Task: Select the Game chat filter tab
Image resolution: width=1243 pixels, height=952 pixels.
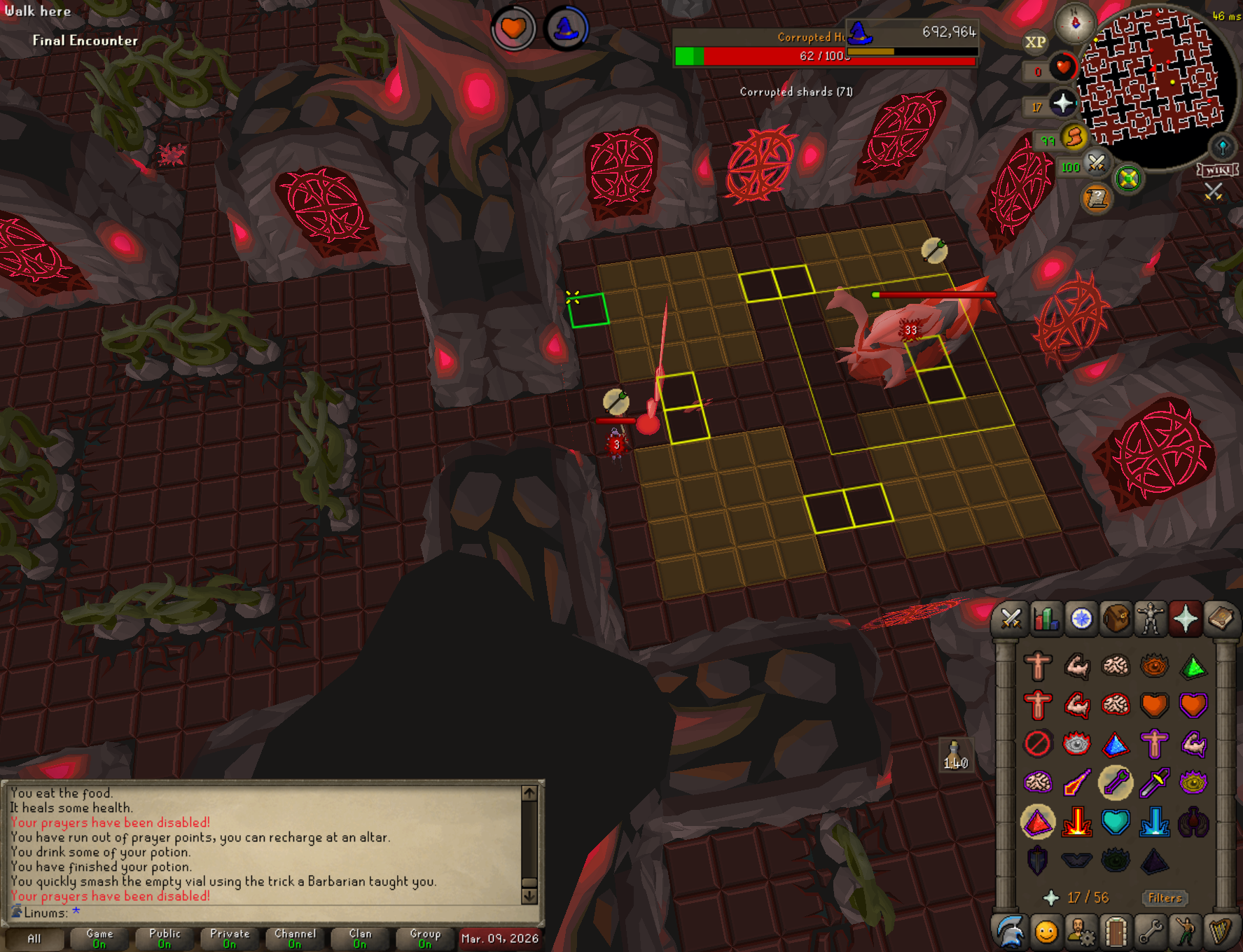Action: click(x=99, y=938)
